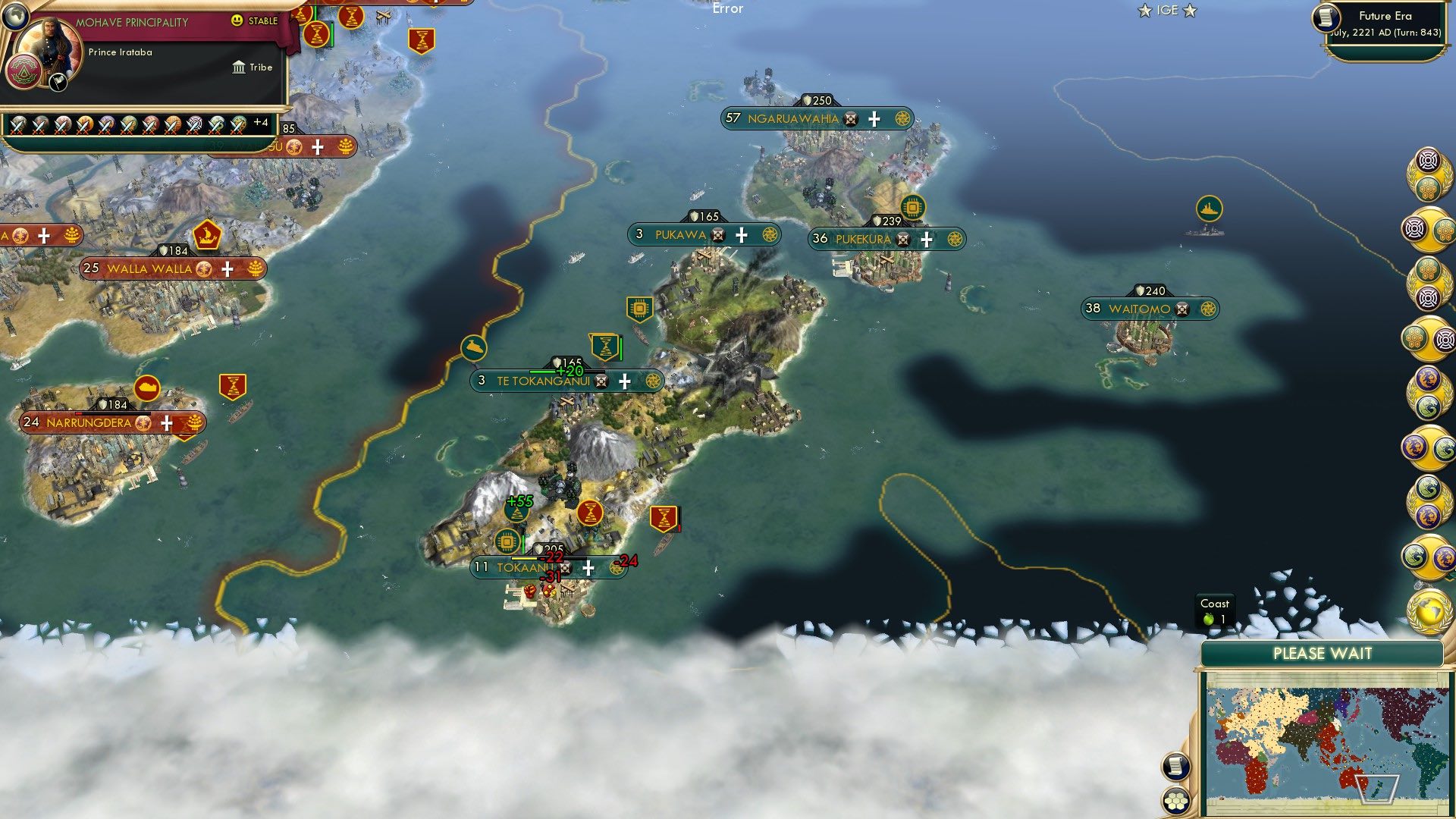1456x819 pixels.
Task: Click the smiley STABLE status icon
Action: click(237, 20)
